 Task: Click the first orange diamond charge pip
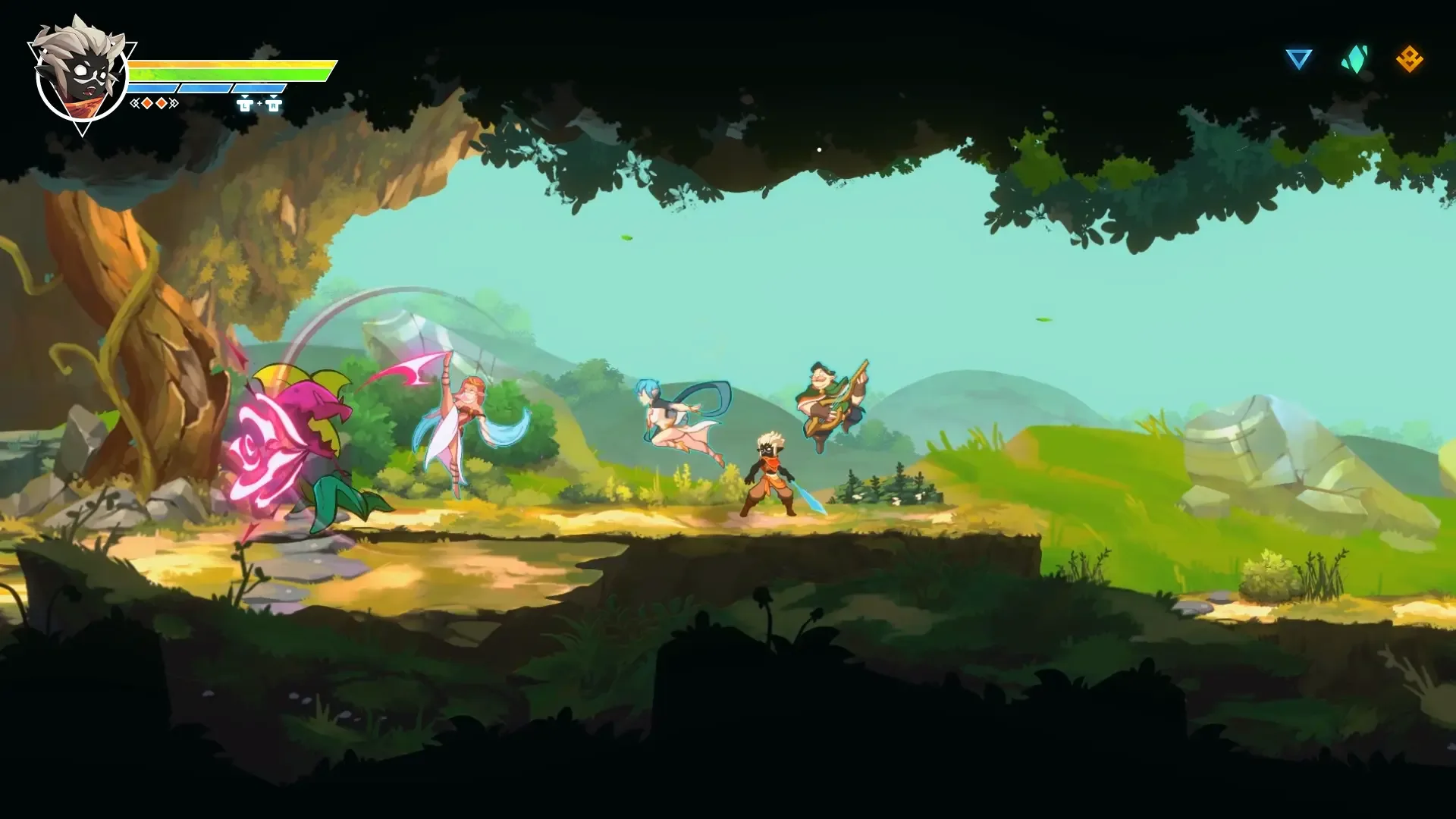point(147,105)
